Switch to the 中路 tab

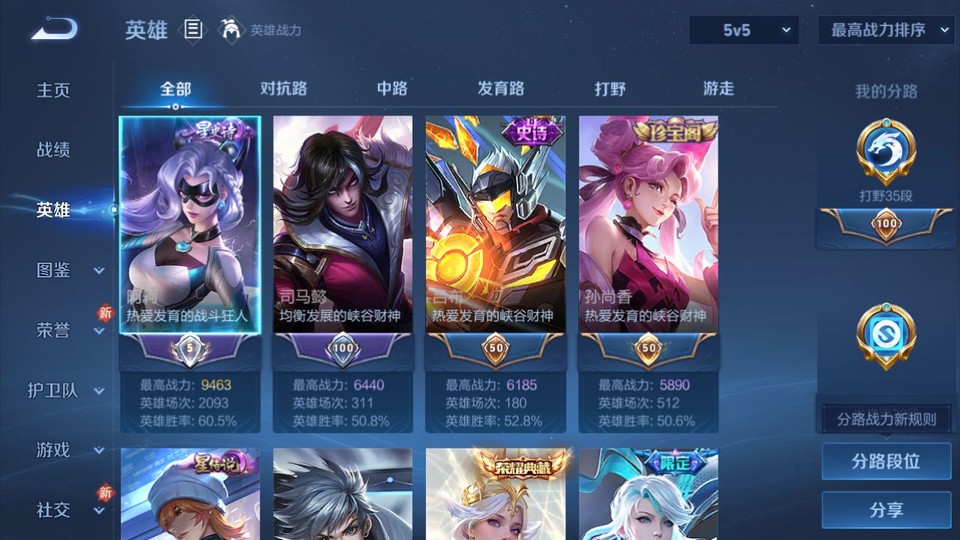[x=392, y=89]
